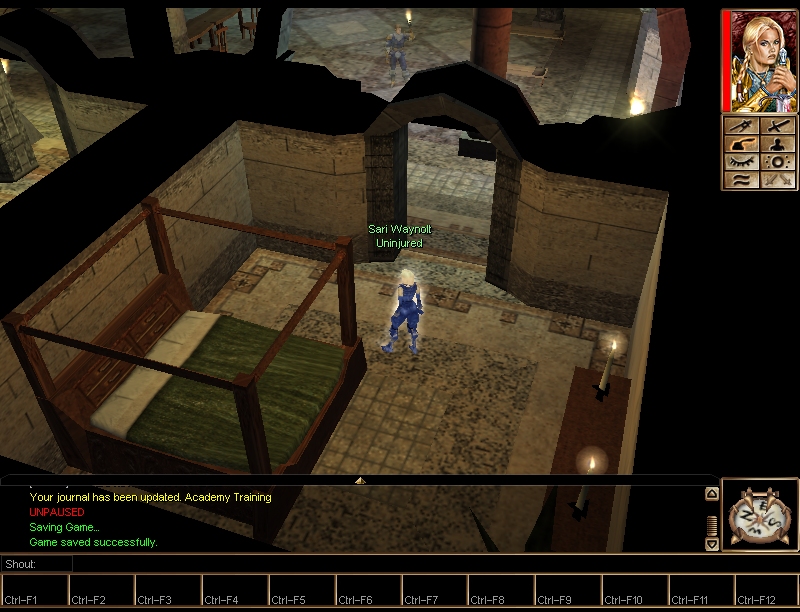Image resolution: width=800 pixels, height=612 pixels.
Task: Click the blonde character portrait
Action: pyautogui.click(x=759, y=62)
